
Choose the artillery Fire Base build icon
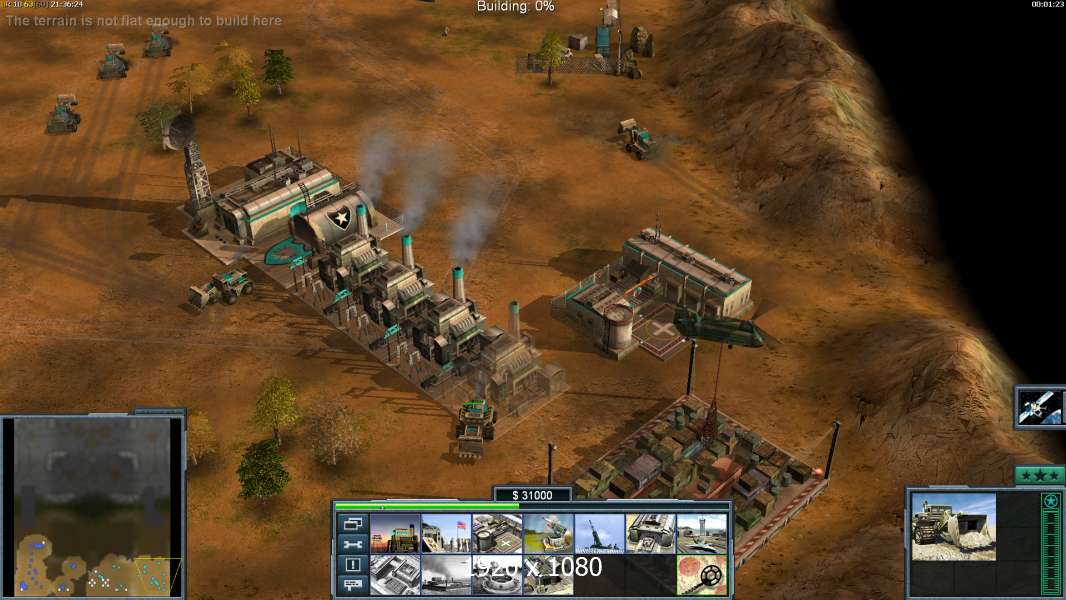tap(599, 534)
